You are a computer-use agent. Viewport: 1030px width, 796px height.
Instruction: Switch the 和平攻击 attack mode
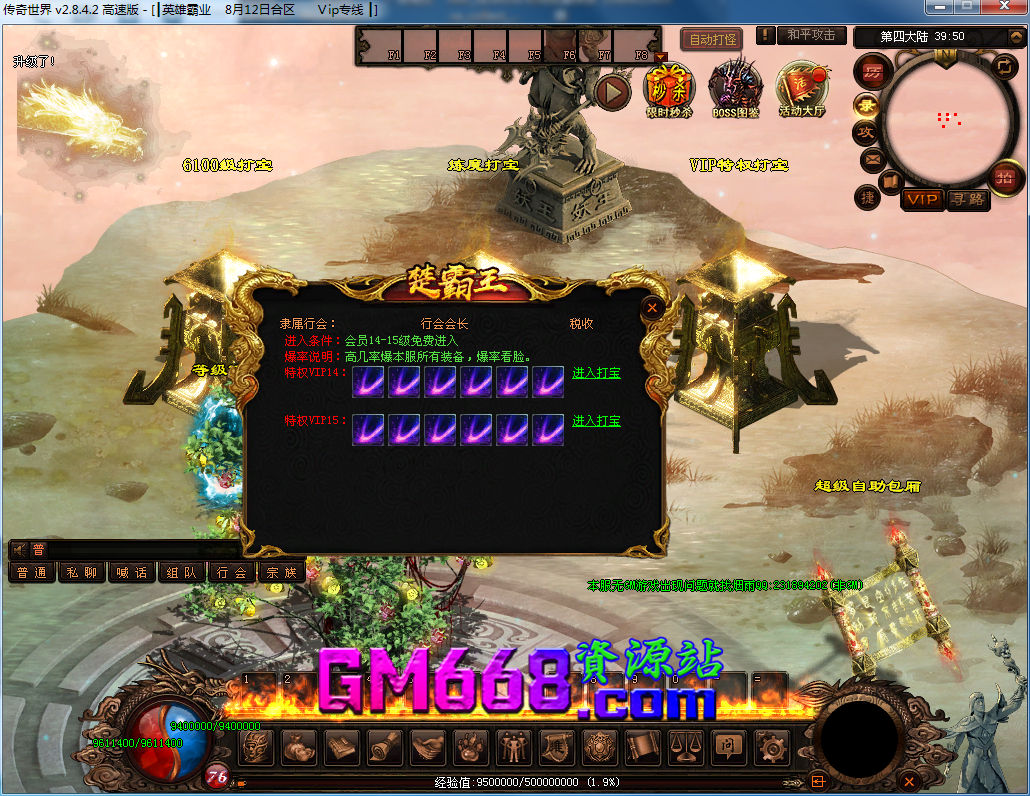[x=810, y=36]
